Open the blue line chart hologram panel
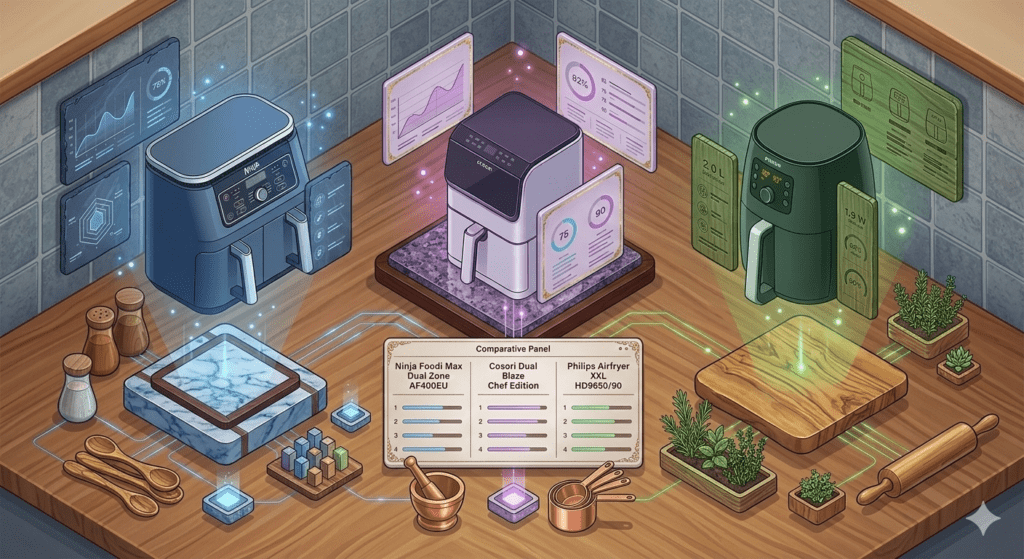Viewport: 1024px width, 559px height. click(121, 110)
